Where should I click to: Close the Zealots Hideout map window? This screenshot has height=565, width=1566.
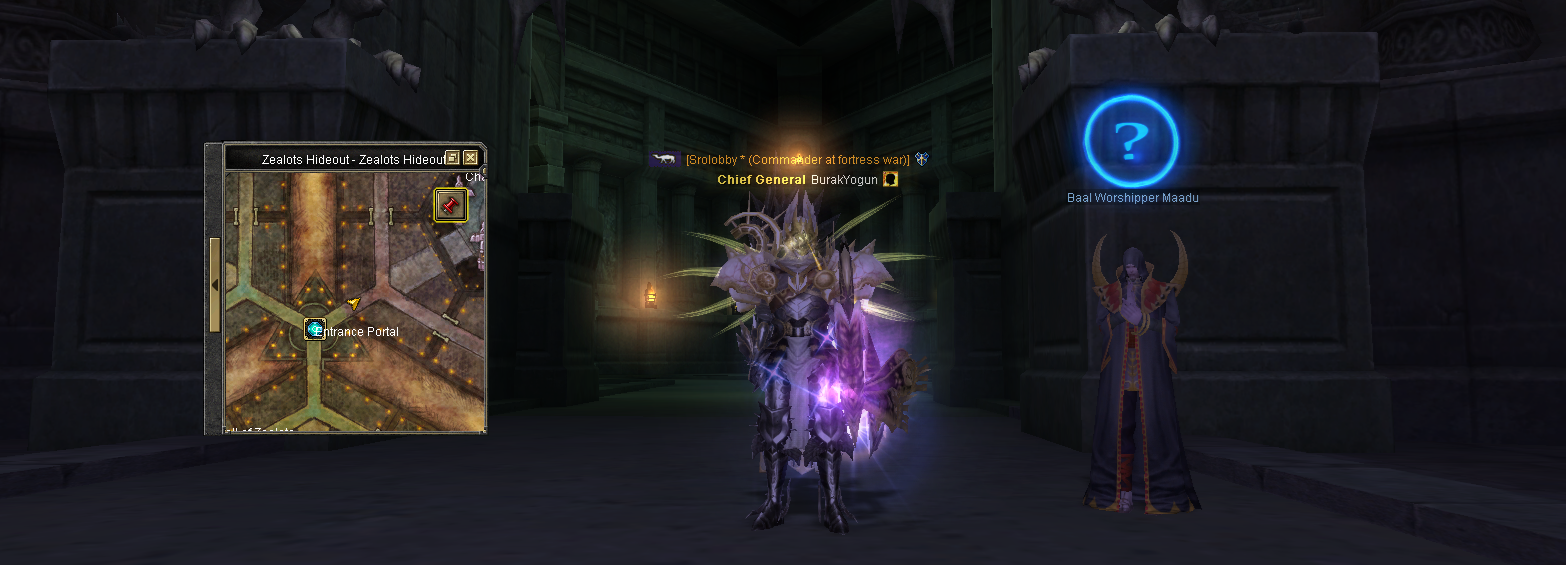click(x=470, y=158)
